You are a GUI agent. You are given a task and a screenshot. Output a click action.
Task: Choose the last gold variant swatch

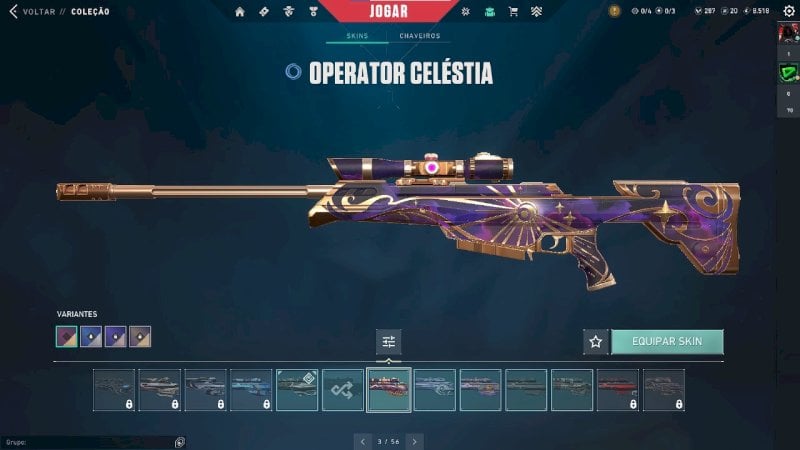[x=140, y=337]
